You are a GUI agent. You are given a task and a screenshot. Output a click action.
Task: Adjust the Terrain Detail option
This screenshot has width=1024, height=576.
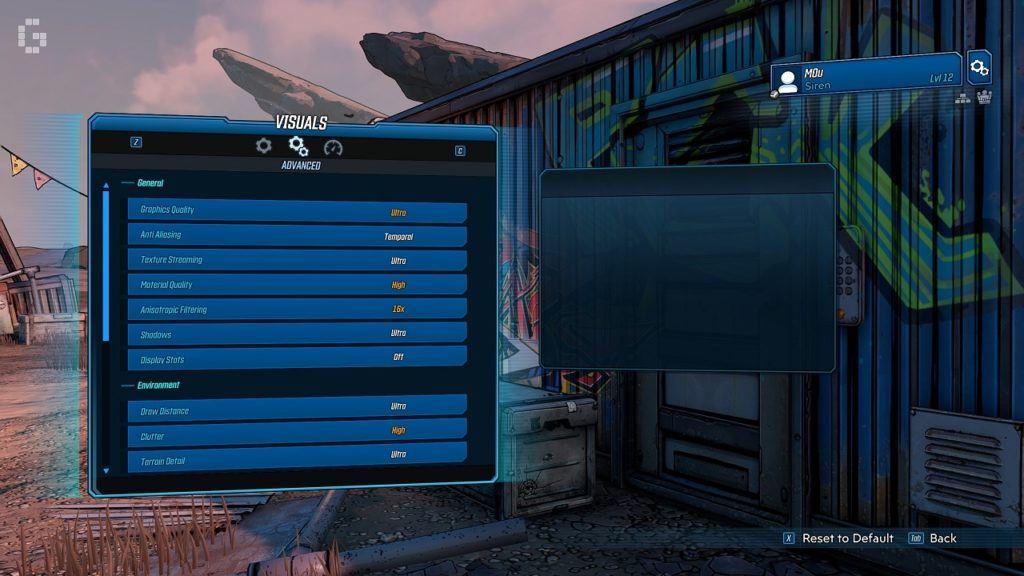[297, 455]
